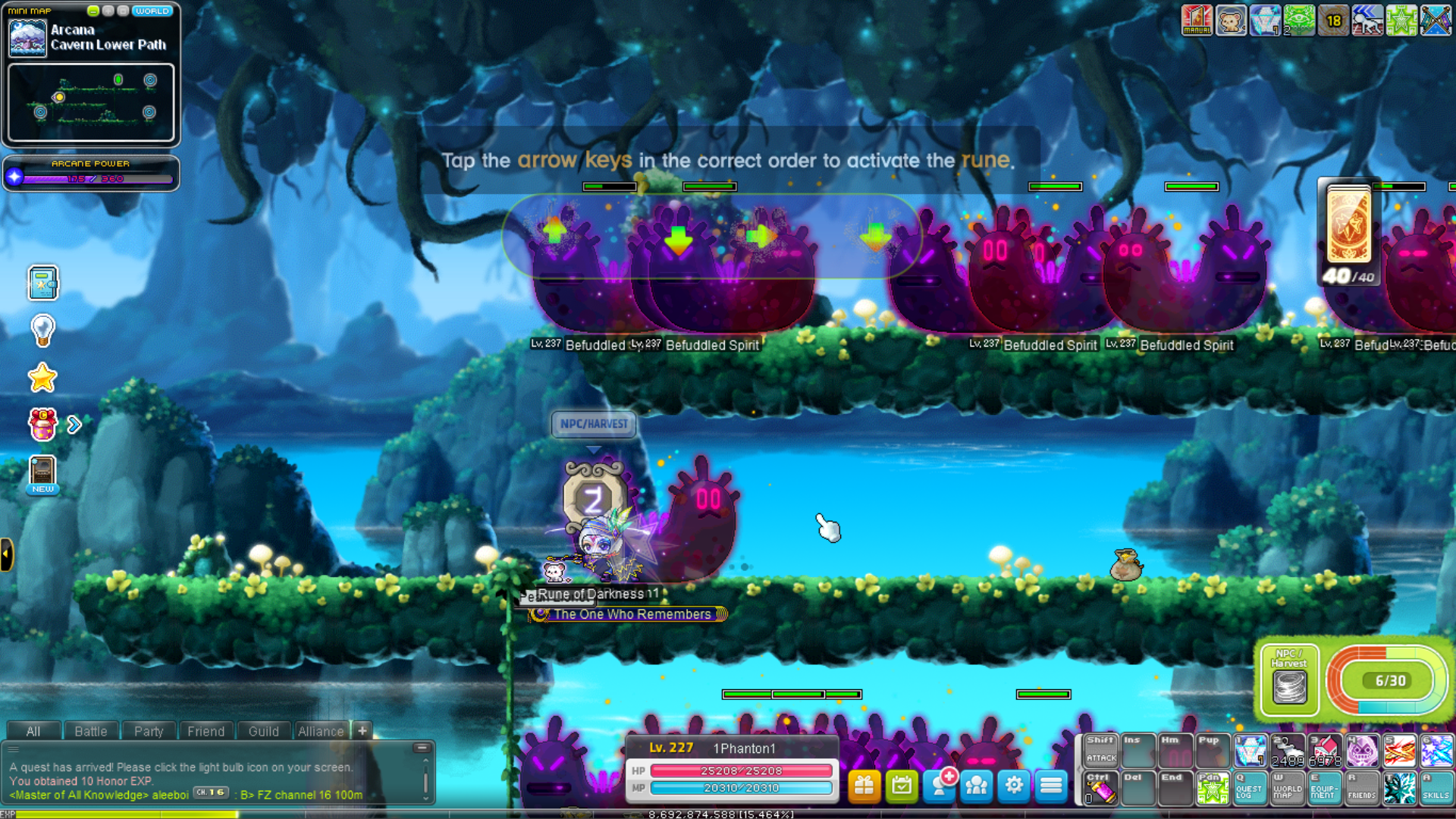
Task: Open the Equipment window quickslot icon
Action: tap(1325, 789)
